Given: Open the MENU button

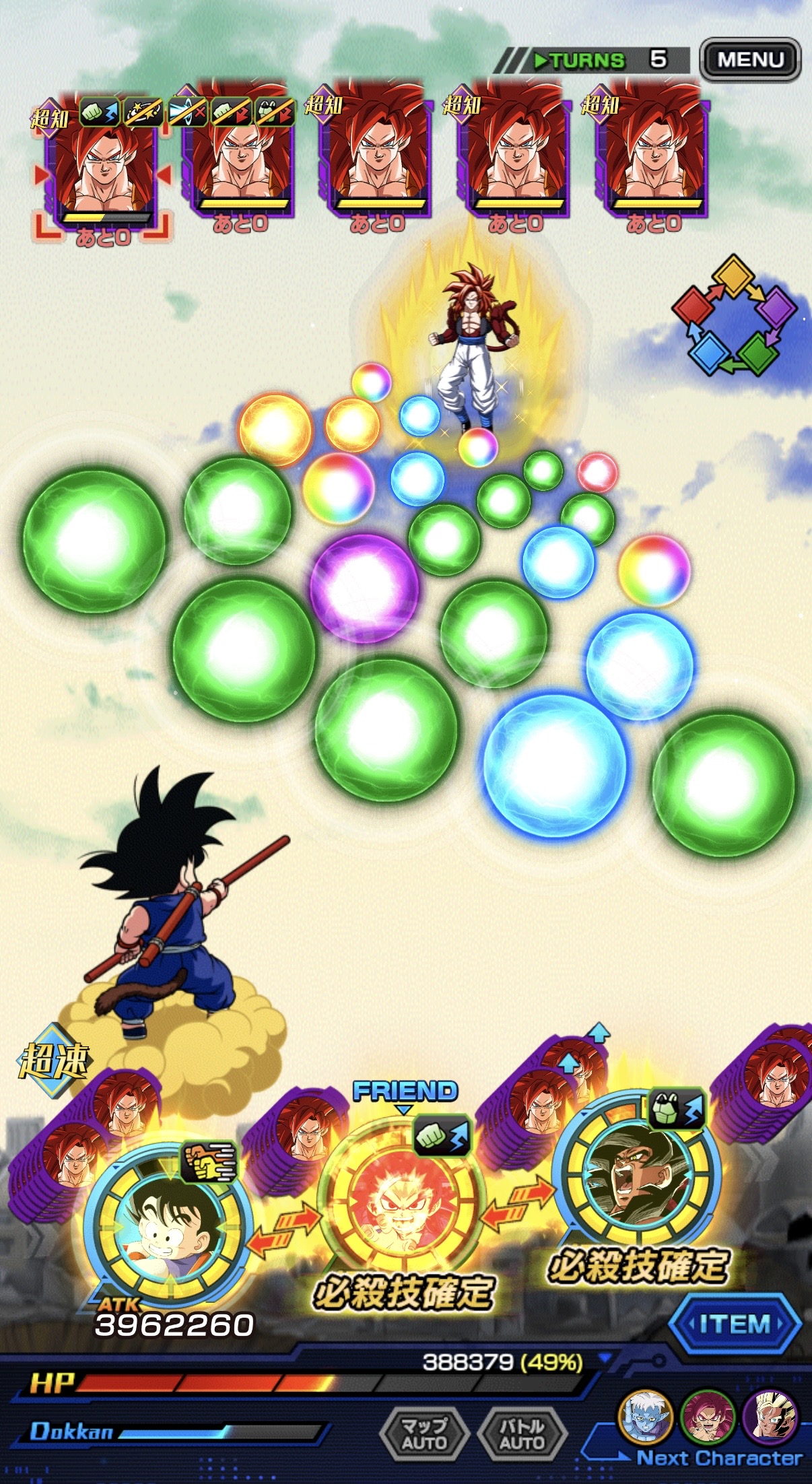Looking at the screenshot, I should pos(750,60).
